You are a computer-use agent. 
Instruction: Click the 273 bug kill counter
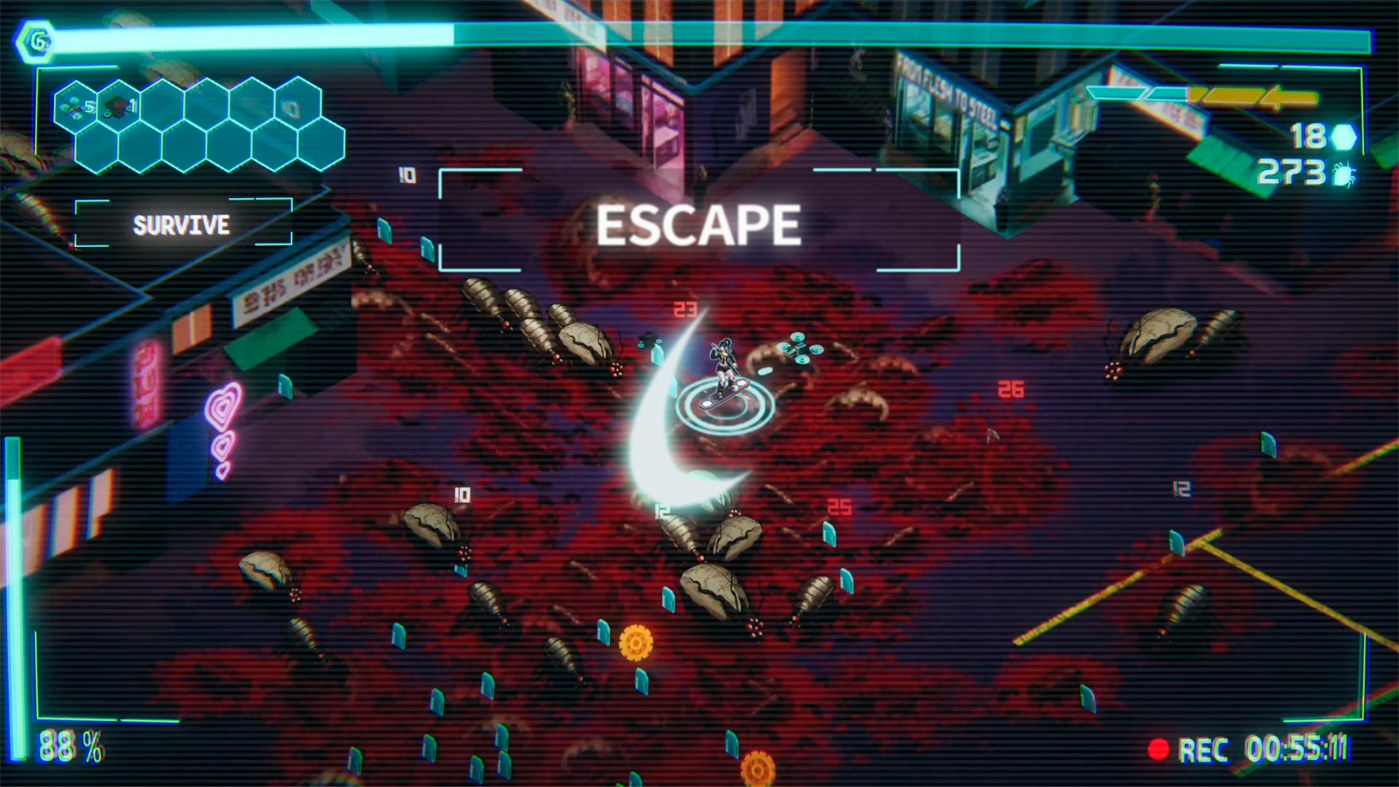tap(1297, 174)
